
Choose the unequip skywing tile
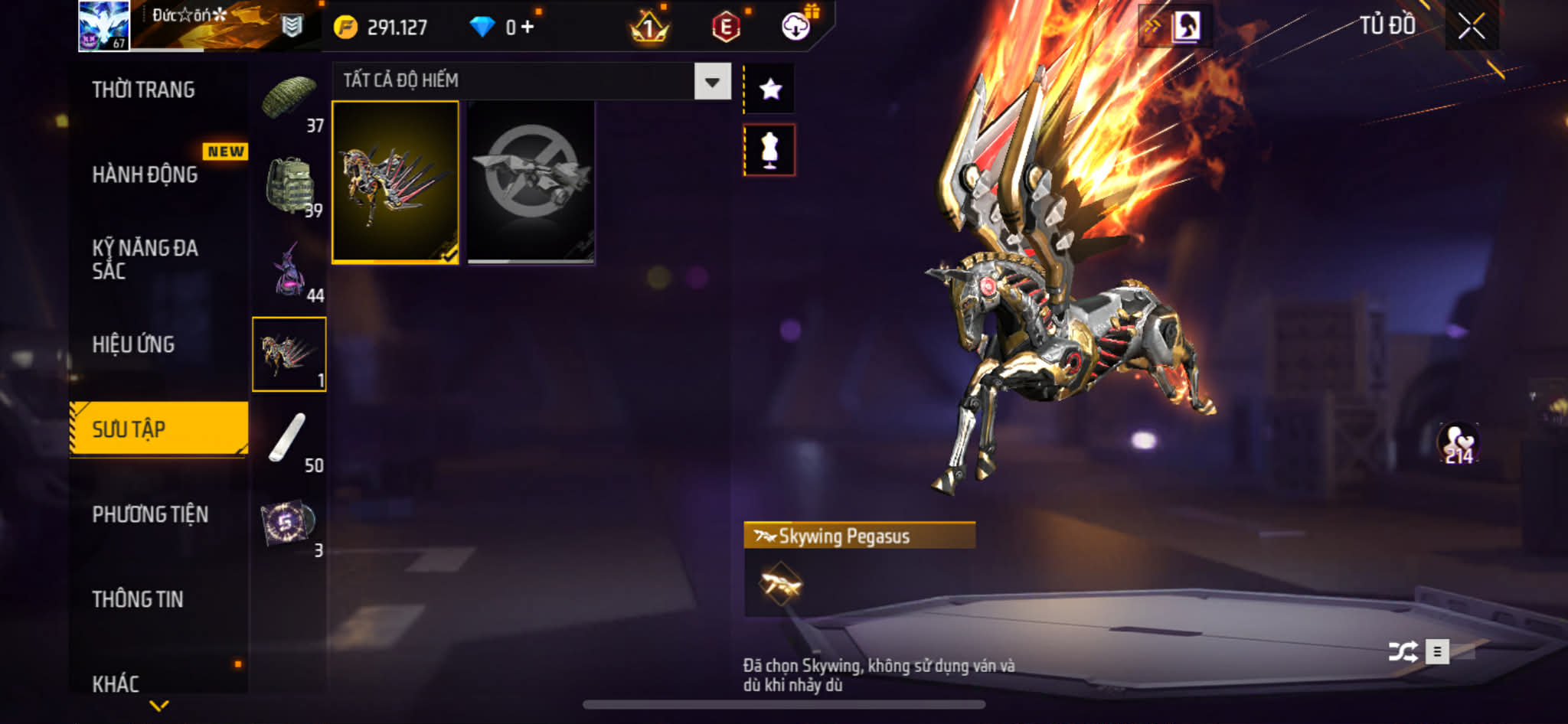click(x=531, y=182)
